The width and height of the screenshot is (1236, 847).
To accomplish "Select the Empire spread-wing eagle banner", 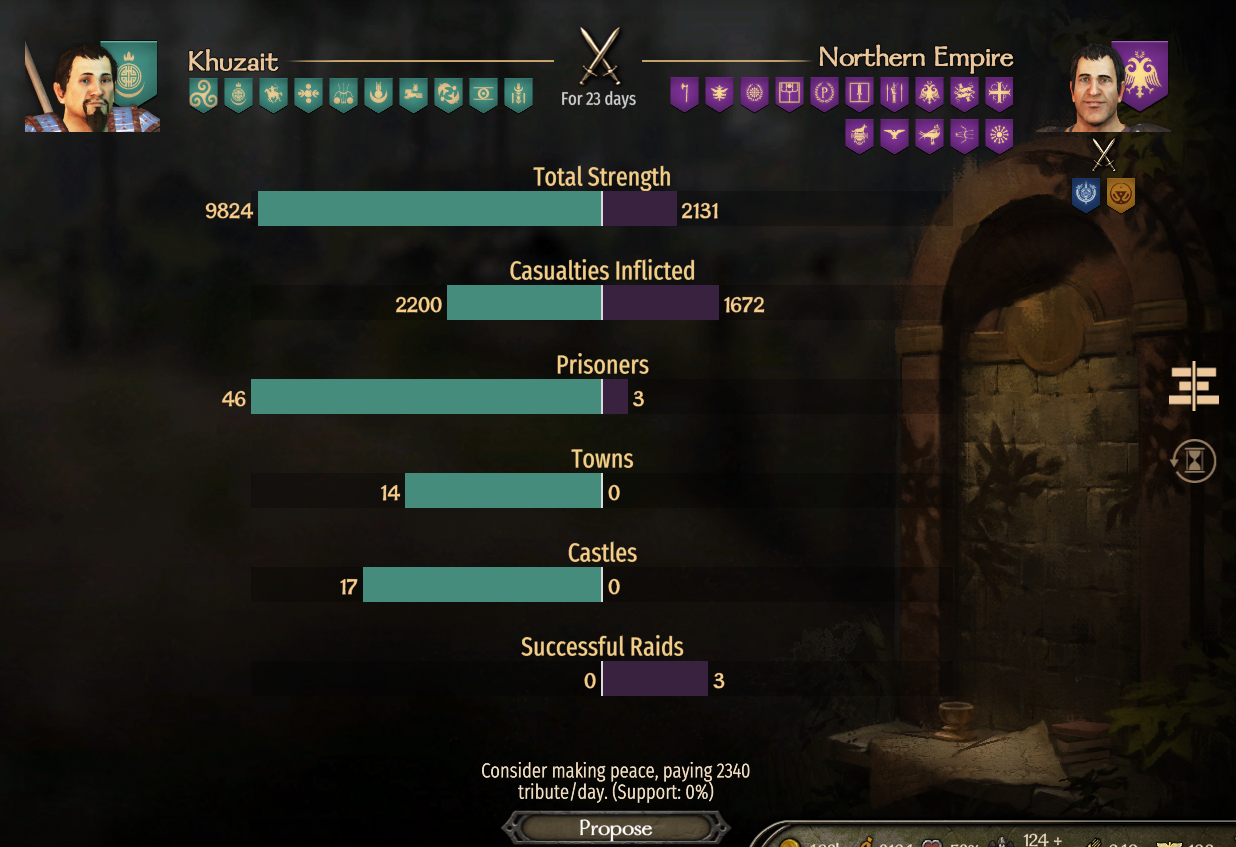I will (894, 135).
